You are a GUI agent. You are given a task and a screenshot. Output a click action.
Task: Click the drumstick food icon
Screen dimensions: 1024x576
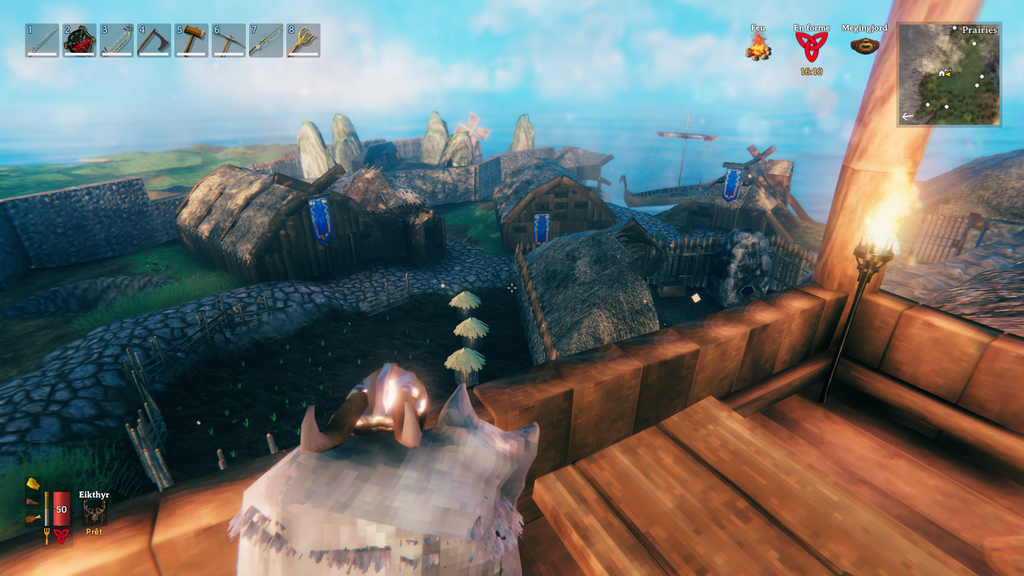[33, 518]
